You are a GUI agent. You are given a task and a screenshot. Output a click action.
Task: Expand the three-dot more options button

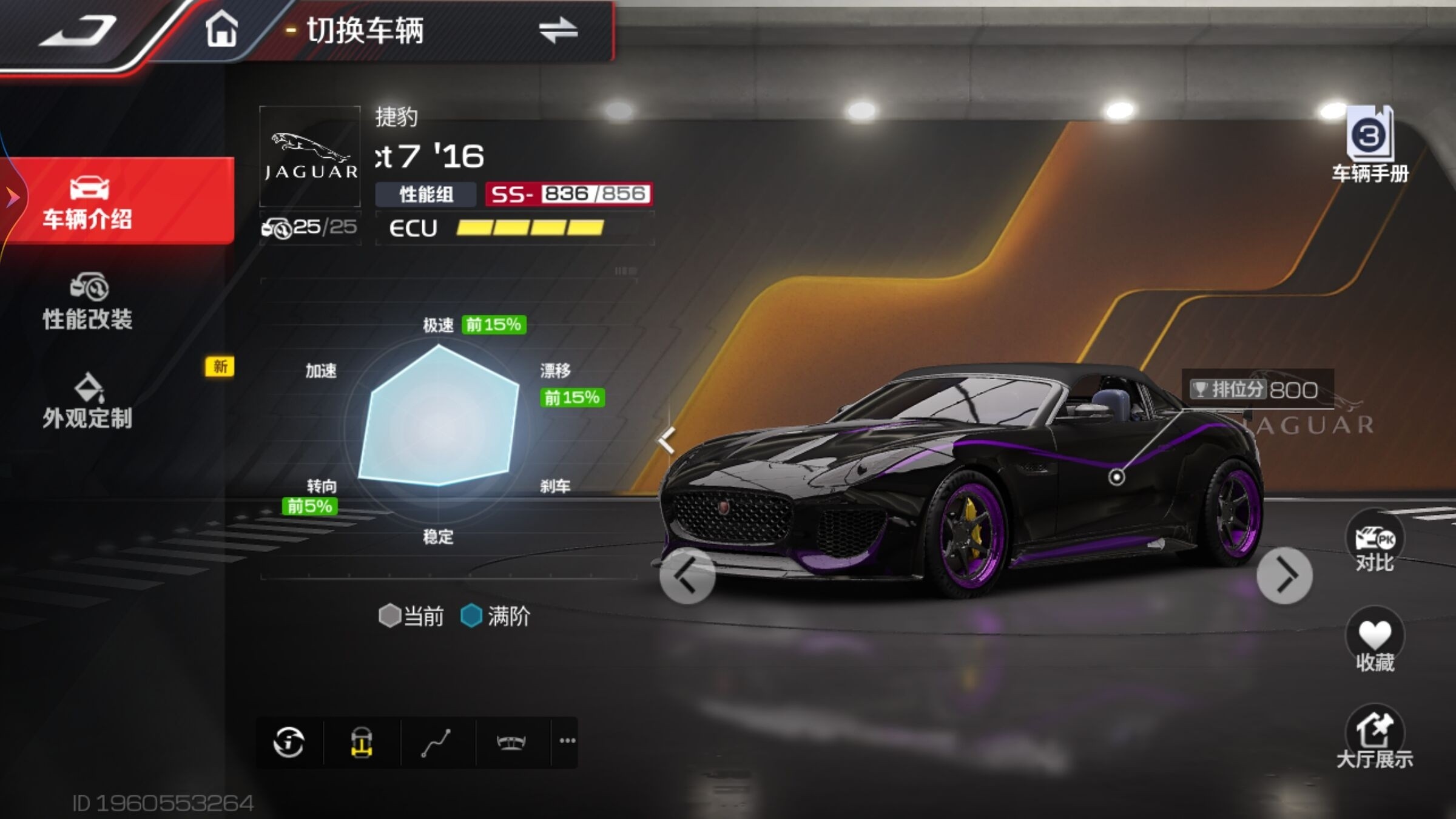click(x=567, y=741)
